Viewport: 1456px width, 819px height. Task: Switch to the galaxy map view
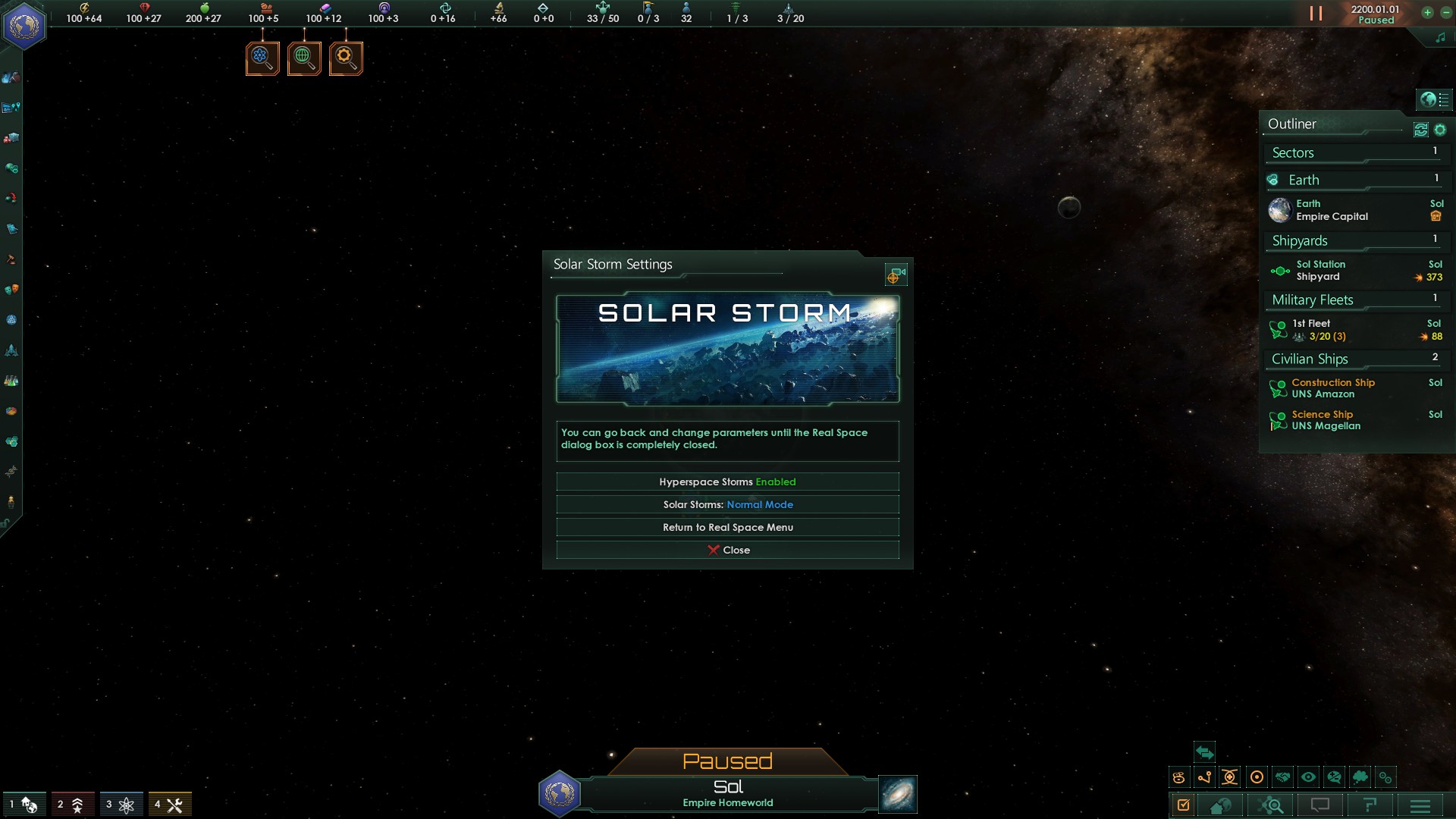point(897,794)
